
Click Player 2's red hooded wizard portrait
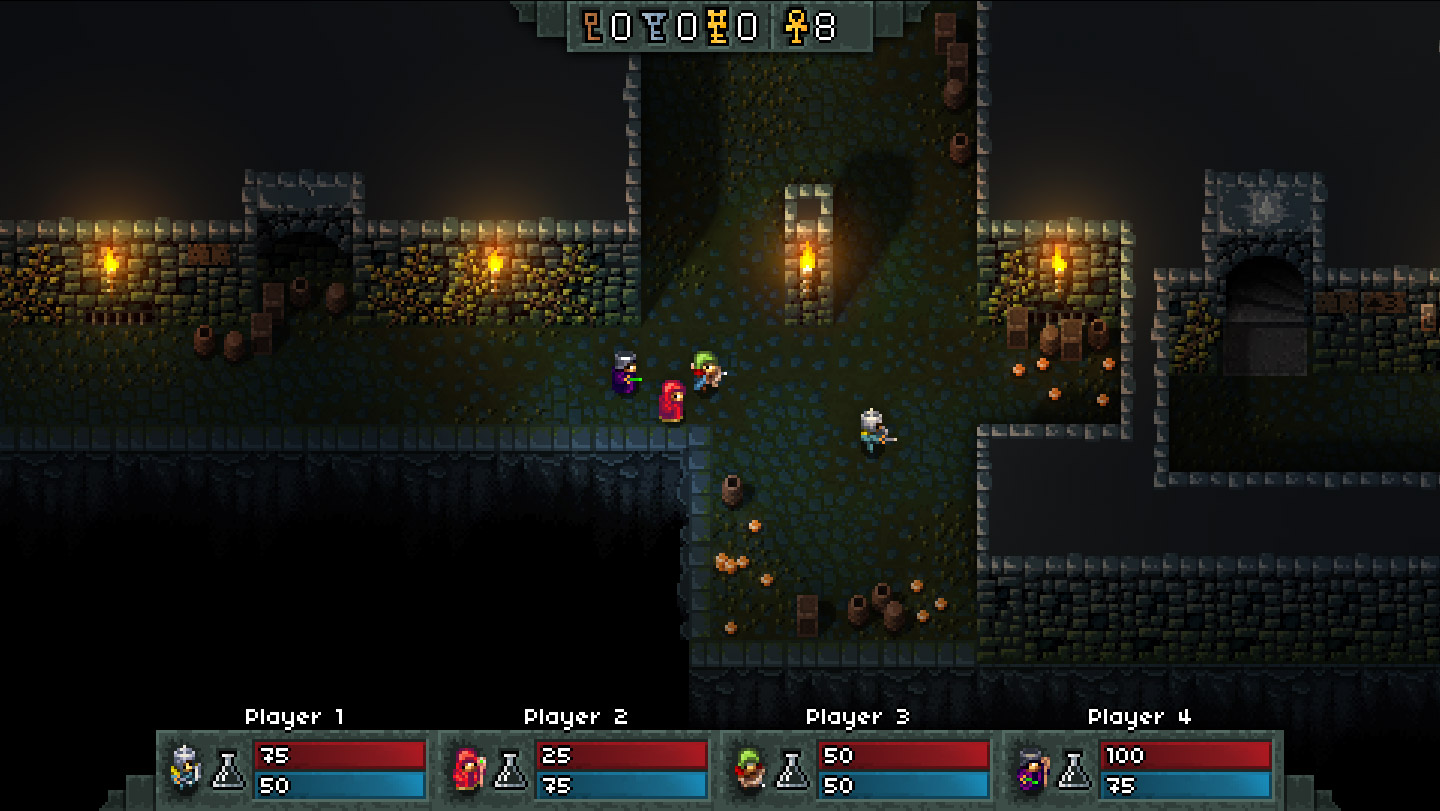[467, 769]
